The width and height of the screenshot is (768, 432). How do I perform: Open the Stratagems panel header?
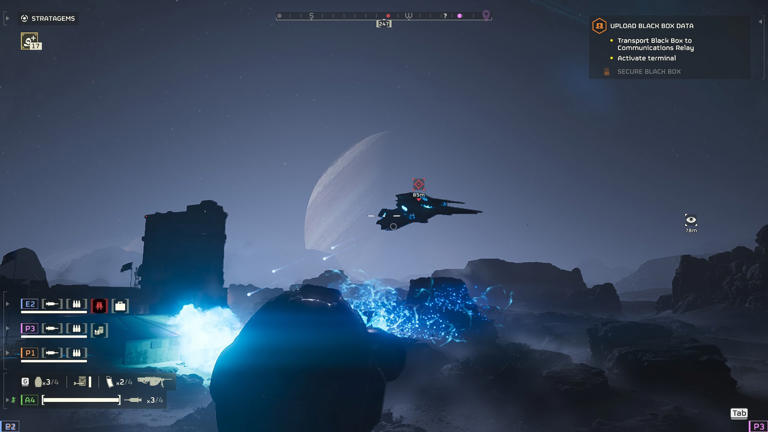pos(48,18)
